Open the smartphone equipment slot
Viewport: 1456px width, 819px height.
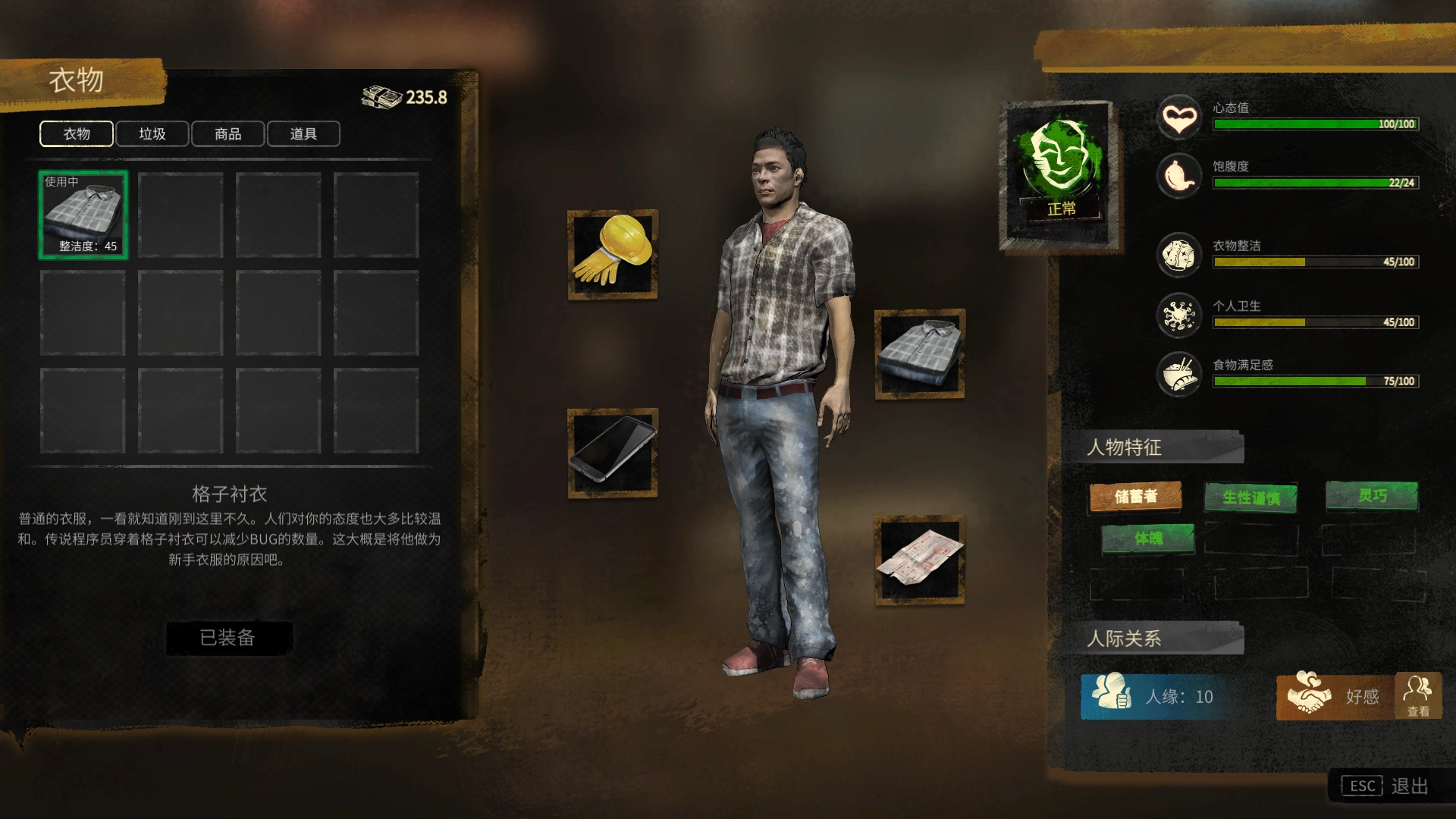click(613, 453)
